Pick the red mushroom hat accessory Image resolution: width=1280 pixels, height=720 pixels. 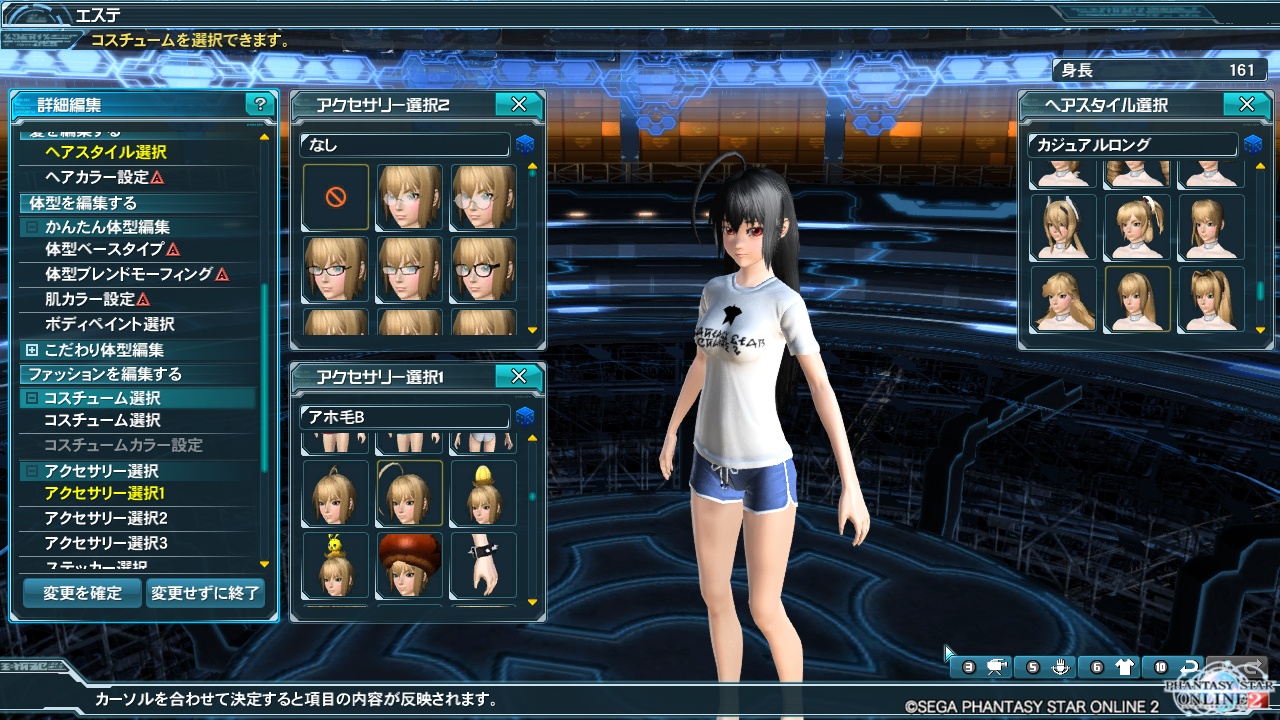[x=410, y=565]
